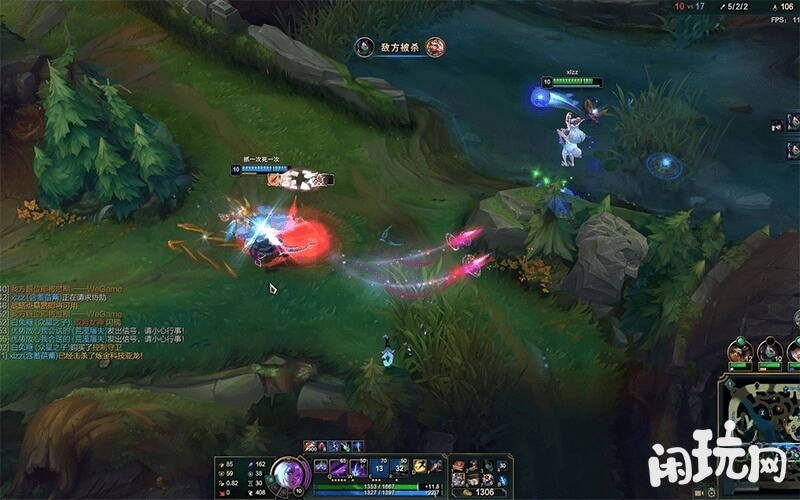Click the gear icon below the minimap
The height and width of the screenshot is (500, 800).
tap(713, 492)
